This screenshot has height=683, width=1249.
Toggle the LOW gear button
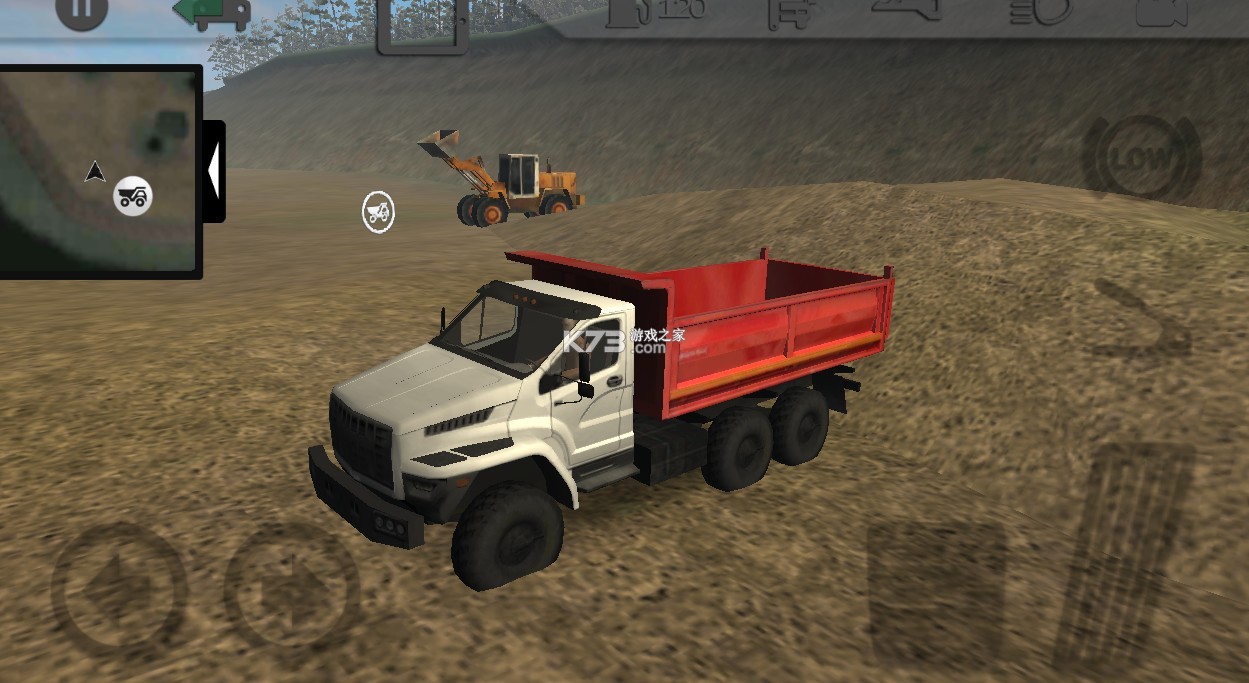tap(1143, 159)
